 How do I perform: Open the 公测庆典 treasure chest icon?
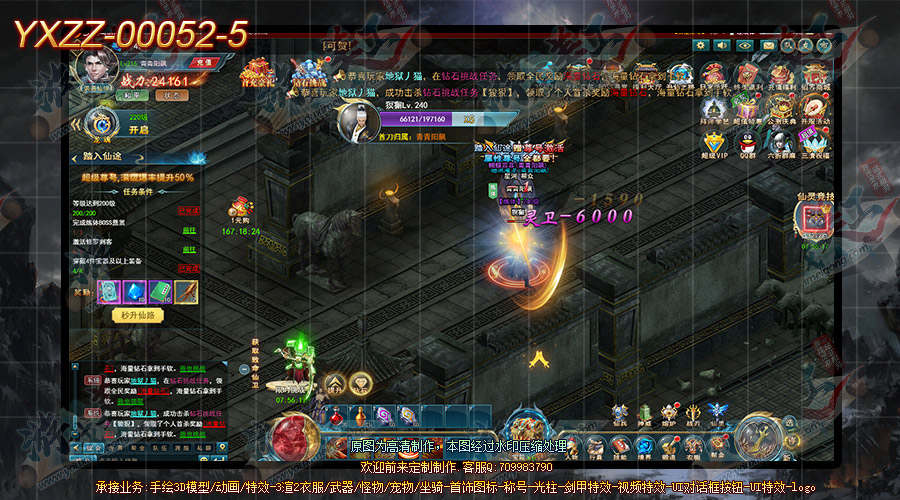point(780,107)
